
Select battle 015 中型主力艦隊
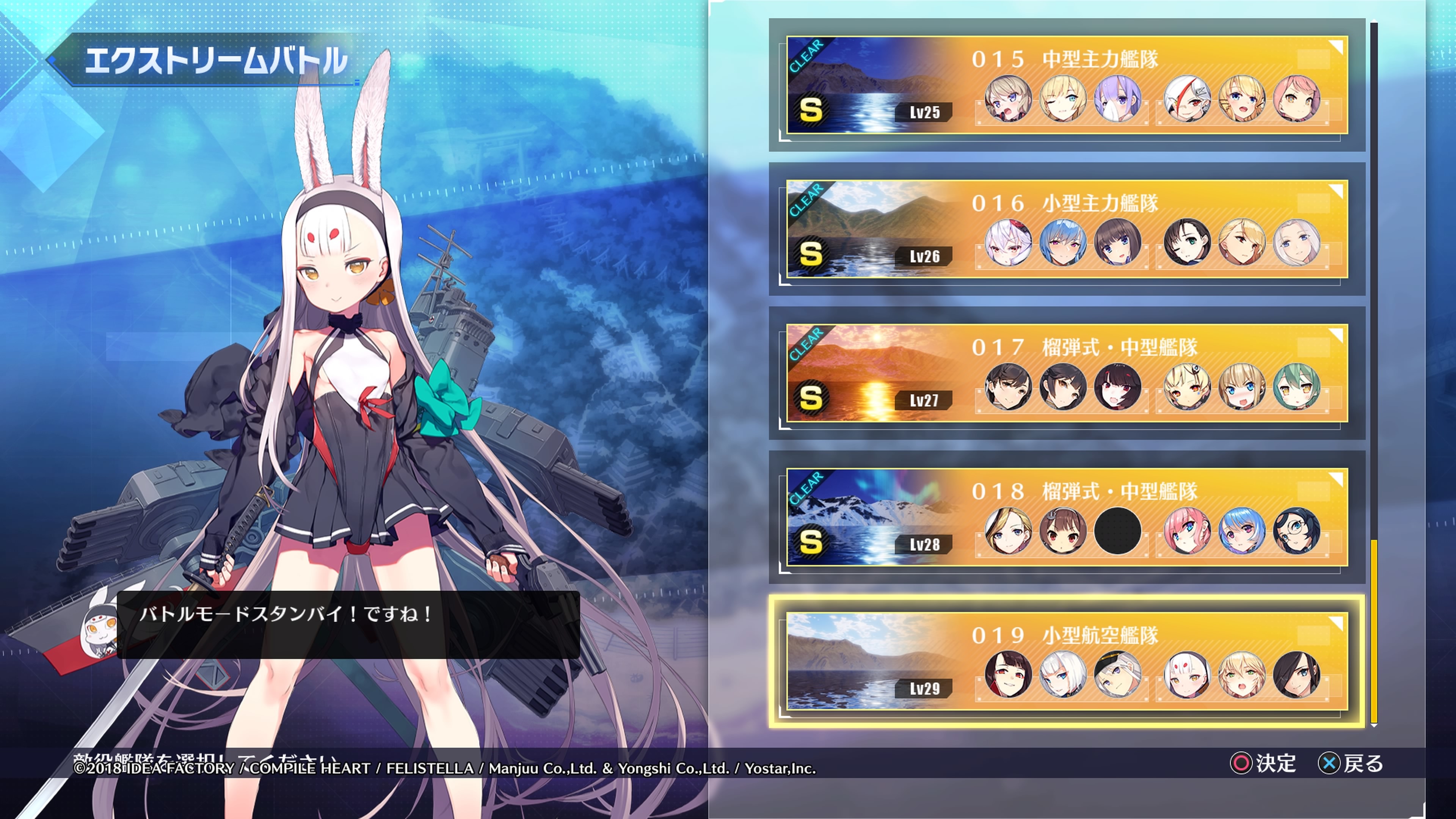point(1067,85)
